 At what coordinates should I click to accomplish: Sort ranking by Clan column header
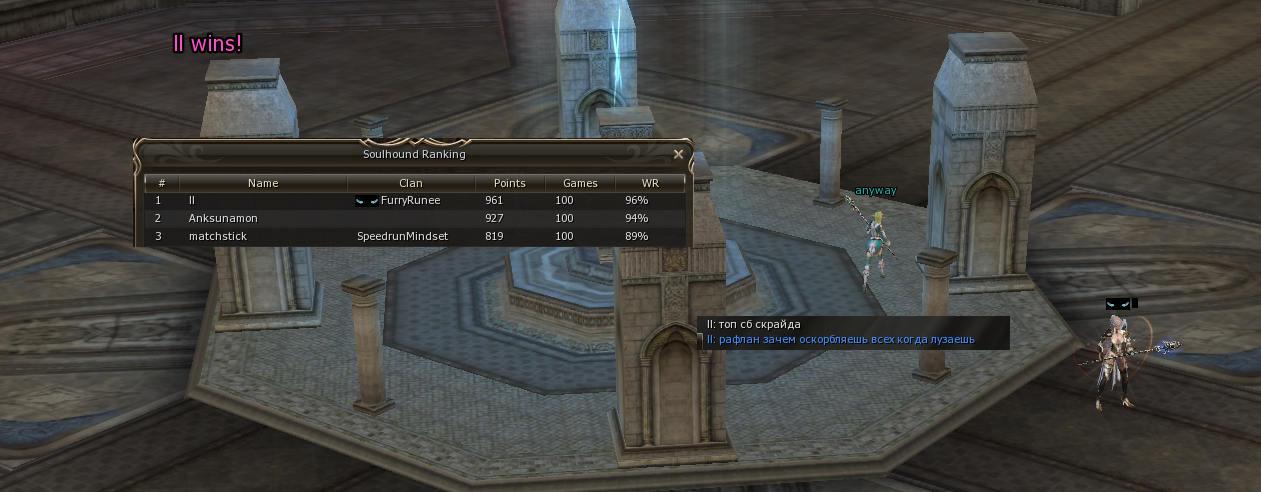(411, 183)
